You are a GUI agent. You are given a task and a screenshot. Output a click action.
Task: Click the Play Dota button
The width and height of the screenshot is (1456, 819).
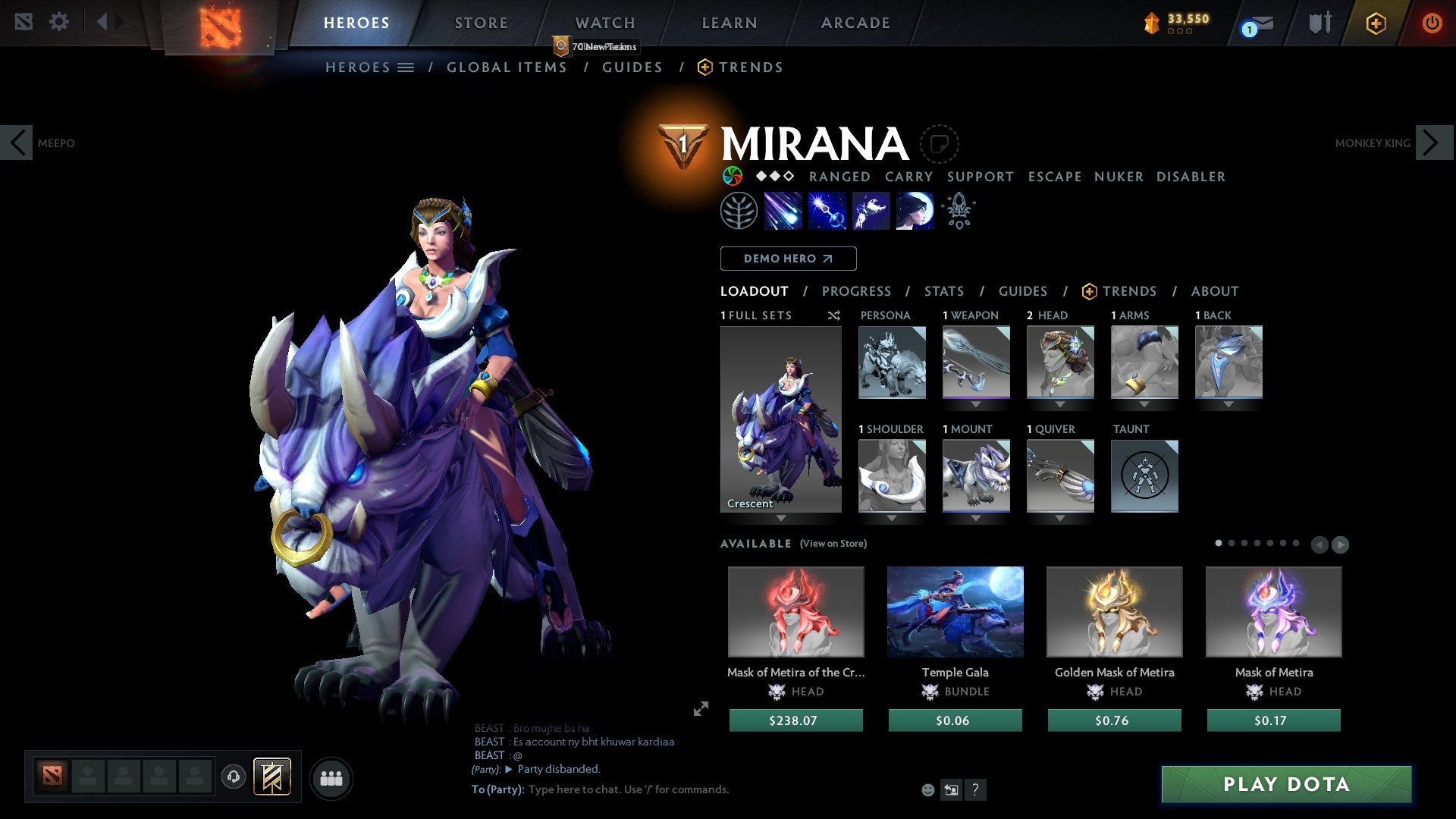click(x=1286, y=784)
